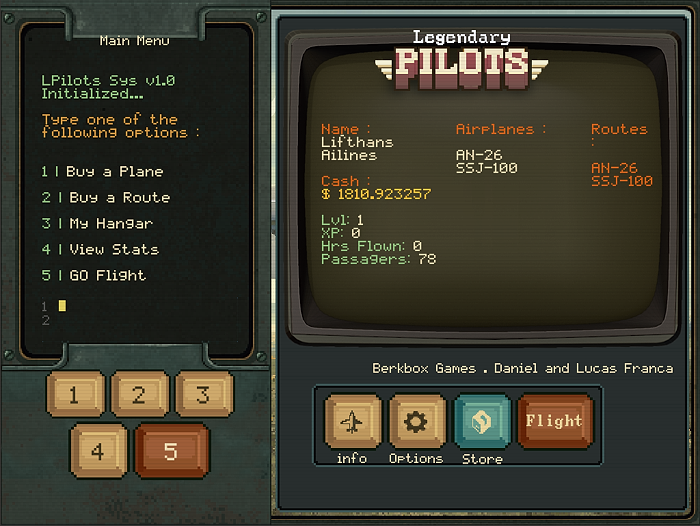Open the info airplane button
The width and height of the screenshot is (700, 526).
[352, 422]
